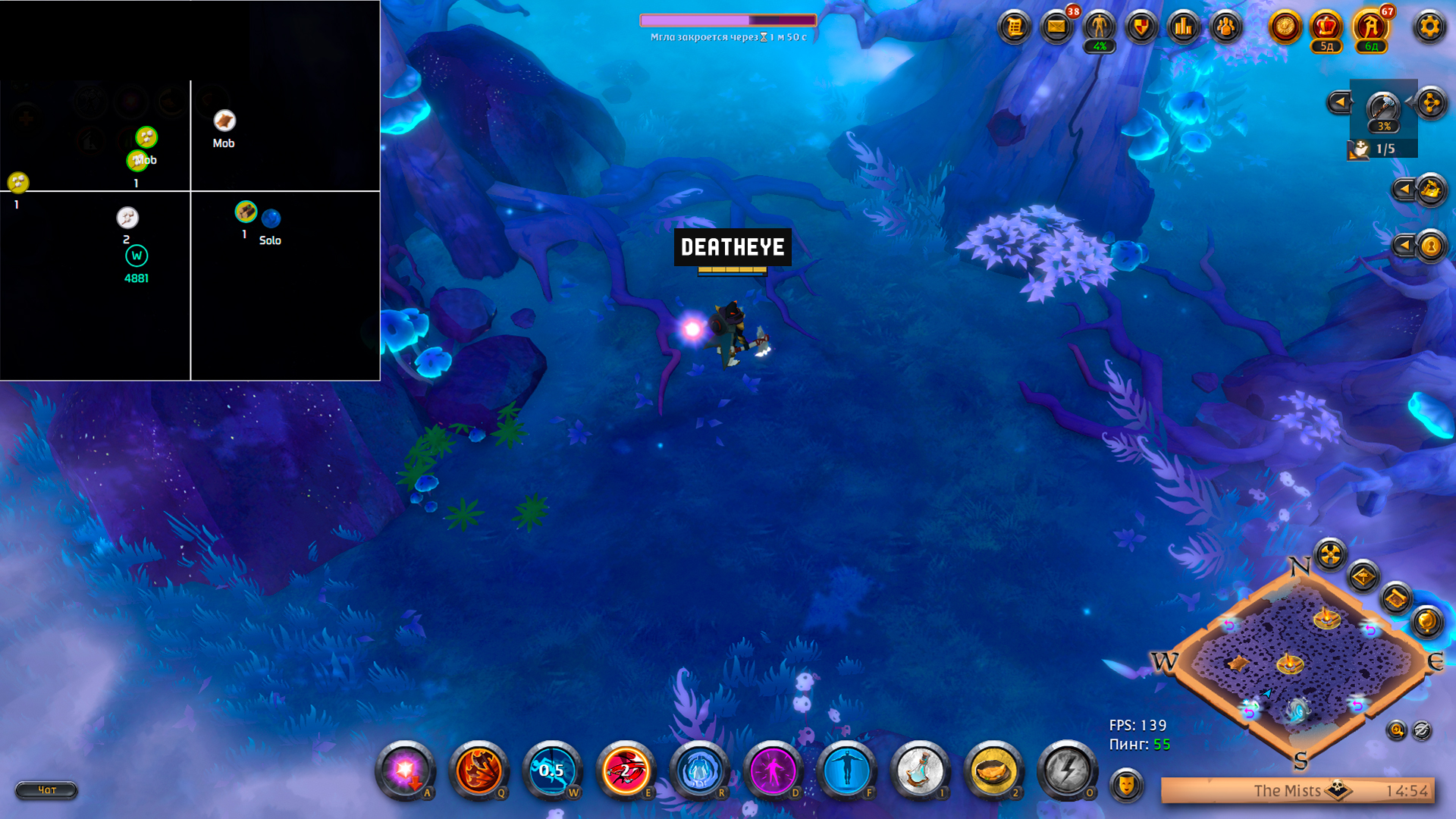Open the guild shield icon

pos(1141,28)
